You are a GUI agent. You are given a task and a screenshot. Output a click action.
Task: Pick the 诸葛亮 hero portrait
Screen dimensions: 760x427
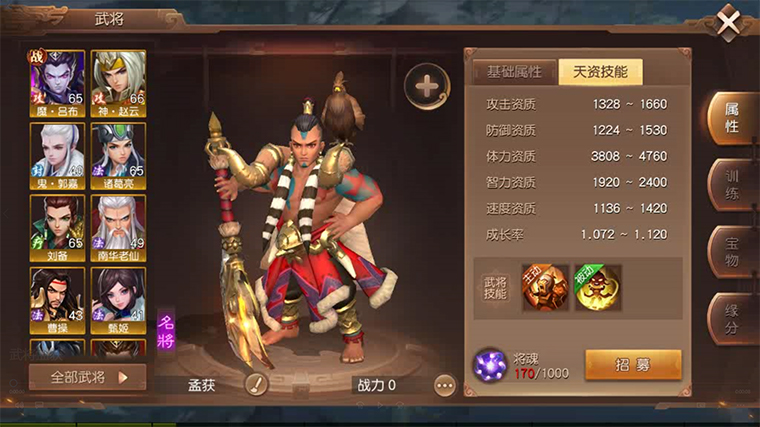118,152
